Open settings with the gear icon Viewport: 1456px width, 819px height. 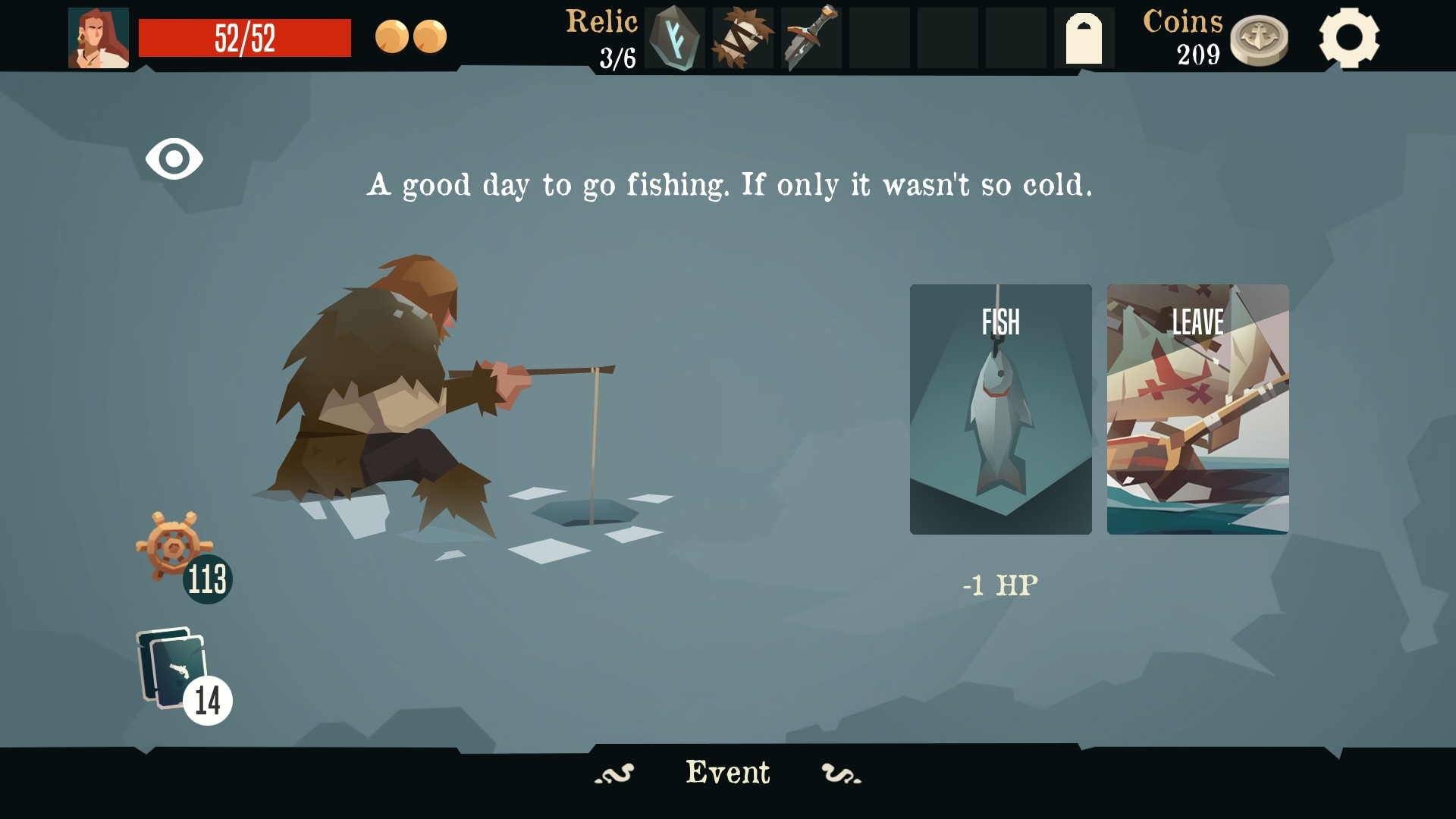[1348, 38]
